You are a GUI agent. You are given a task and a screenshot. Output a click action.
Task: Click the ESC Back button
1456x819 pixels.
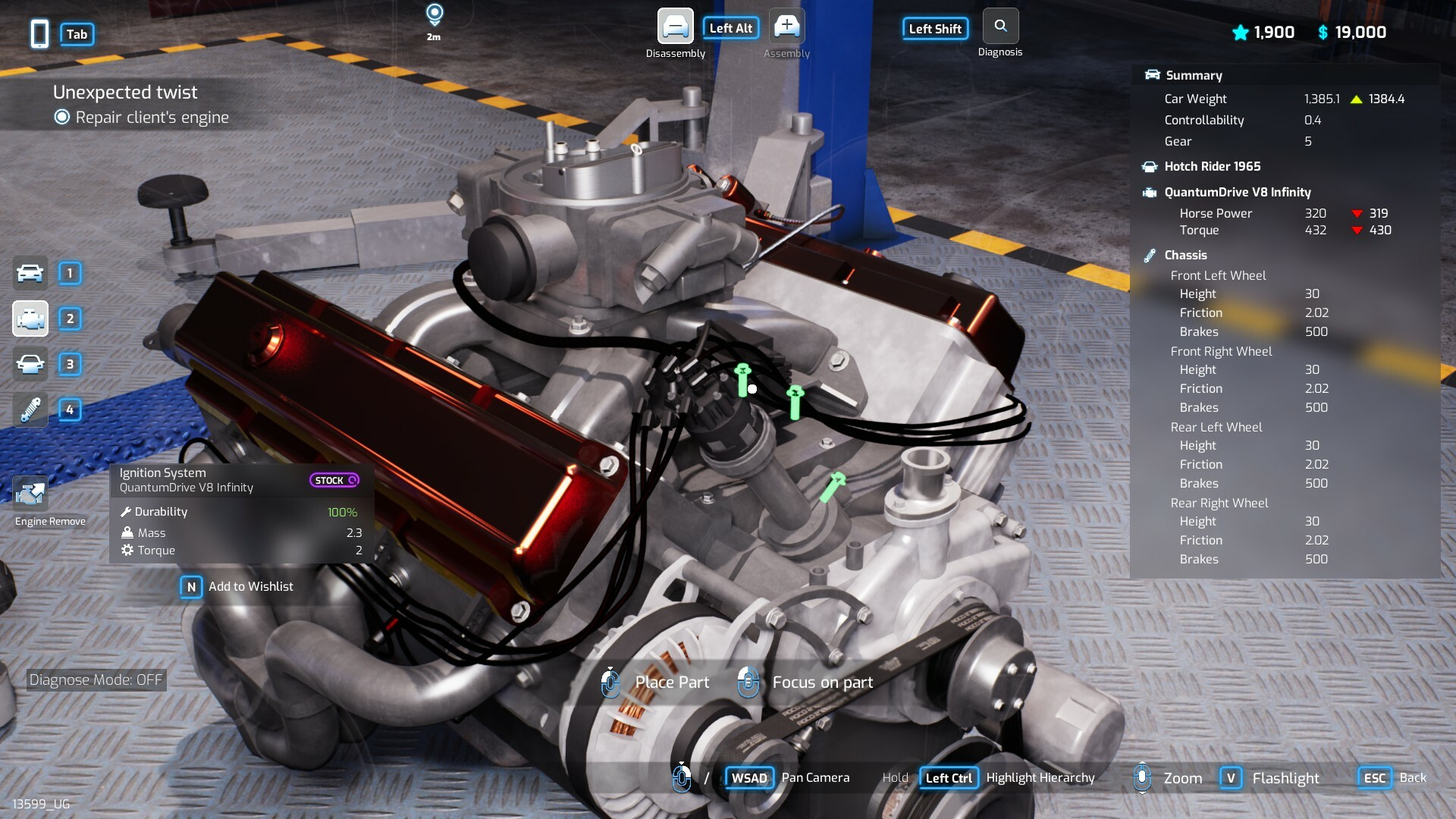tap(1373, 777)
